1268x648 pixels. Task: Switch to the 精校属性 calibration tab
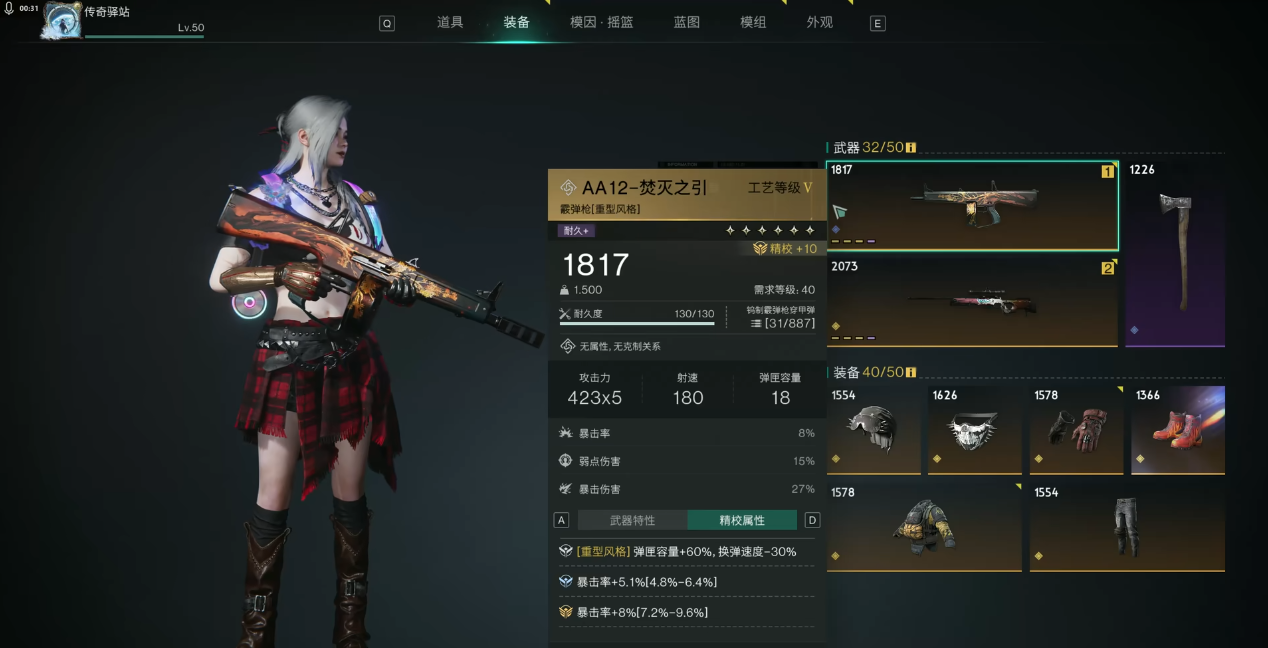point(742,520)
